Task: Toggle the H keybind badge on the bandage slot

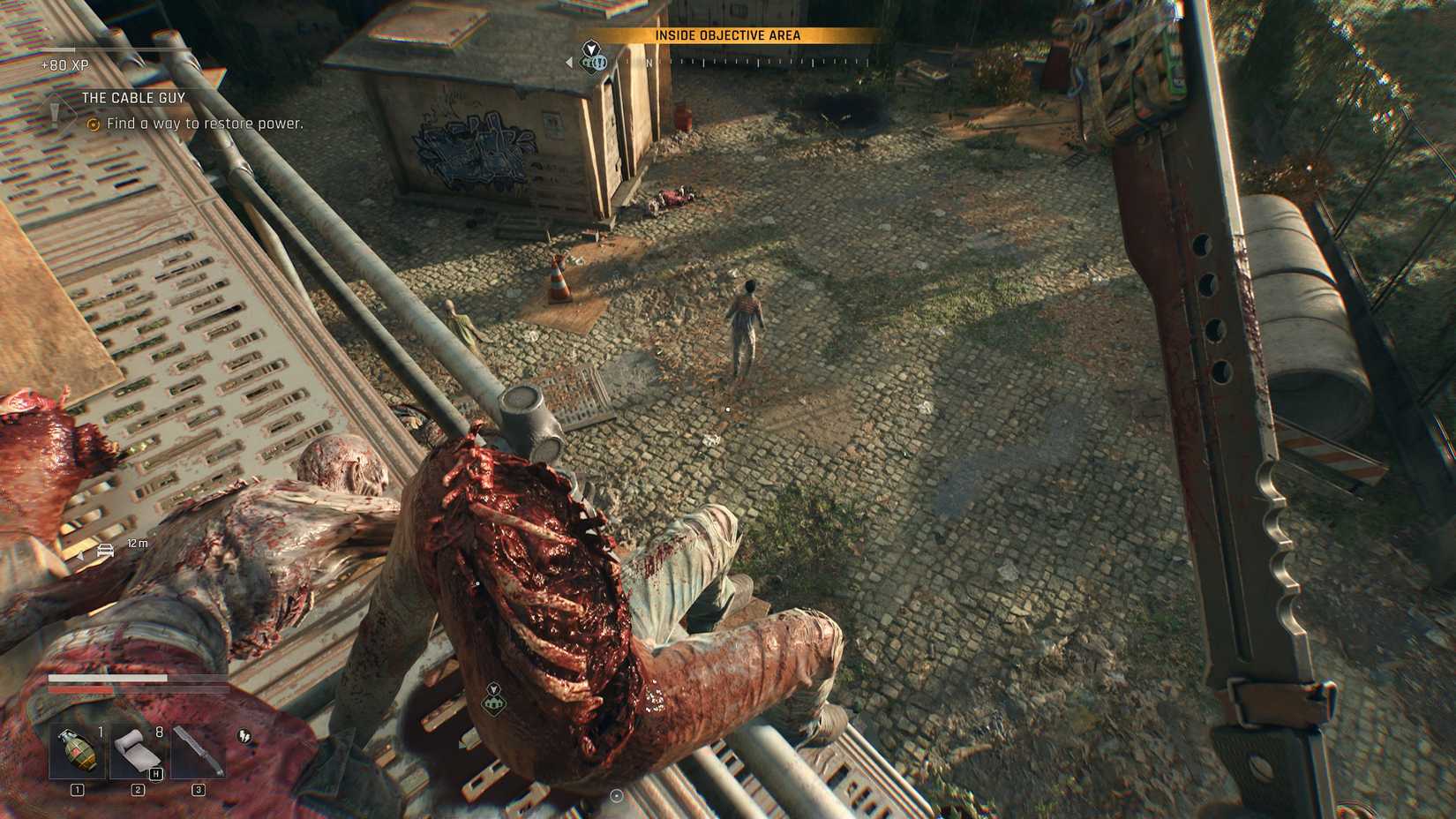Action: coord(155,772)
